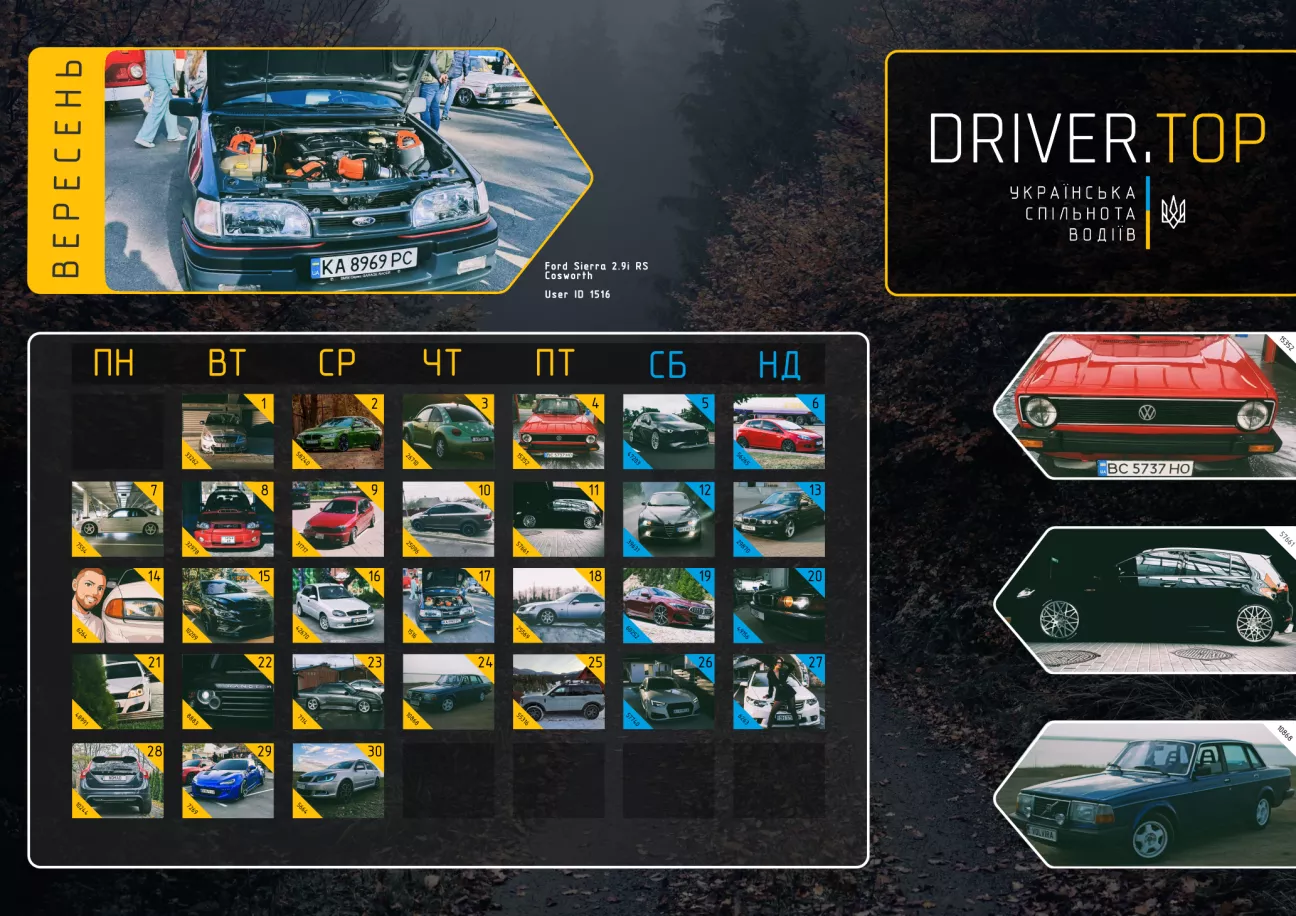Select the large blue Volvo sedan photo
Screen dimensions: 1296x916
(1150, 793)
